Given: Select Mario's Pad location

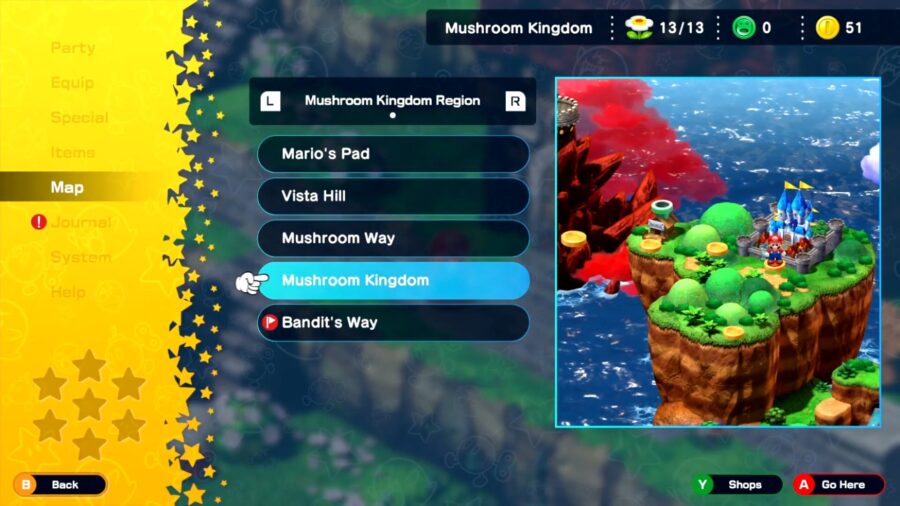Looking at the screenshot, I should click(393, 154).
